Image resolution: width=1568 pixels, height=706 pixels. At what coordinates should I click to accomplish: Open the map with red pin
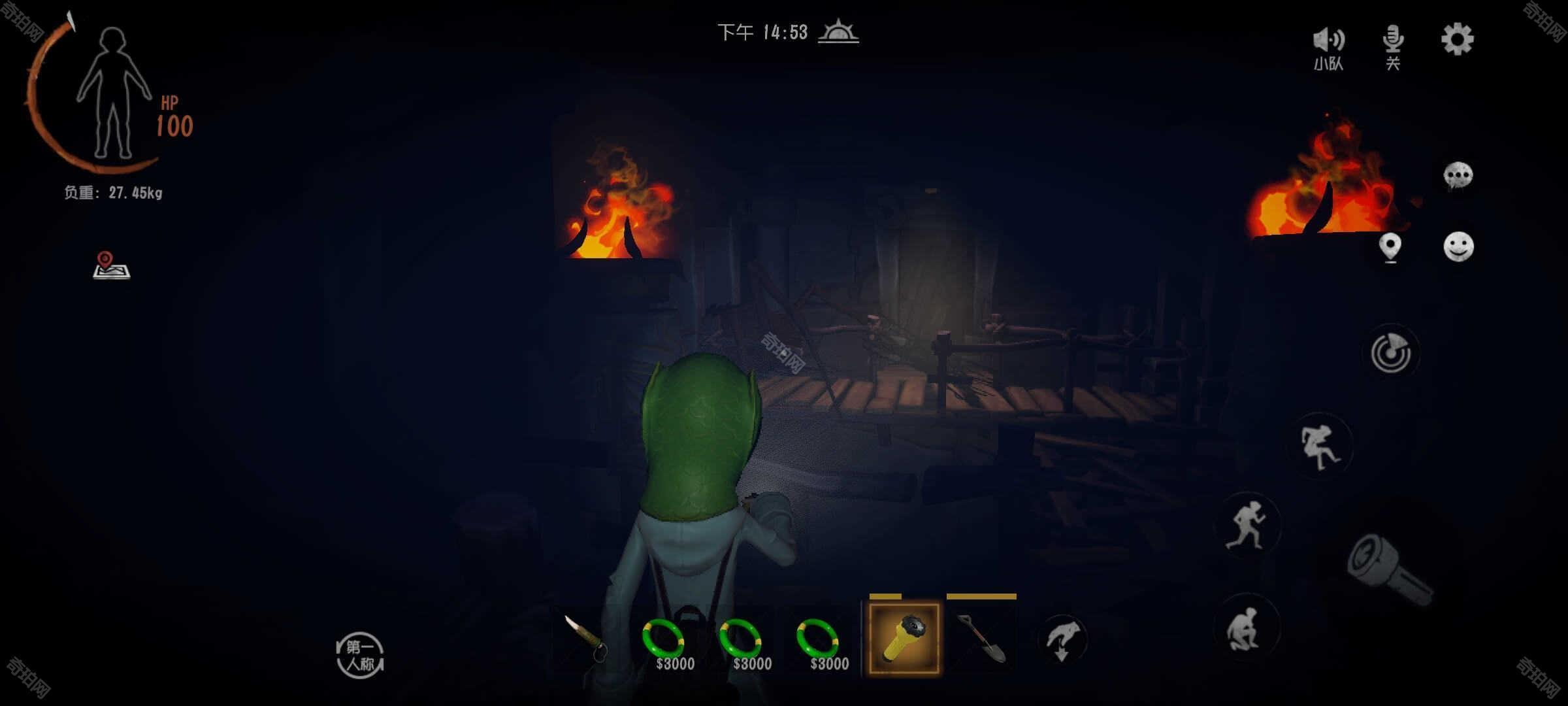[111, 265]
